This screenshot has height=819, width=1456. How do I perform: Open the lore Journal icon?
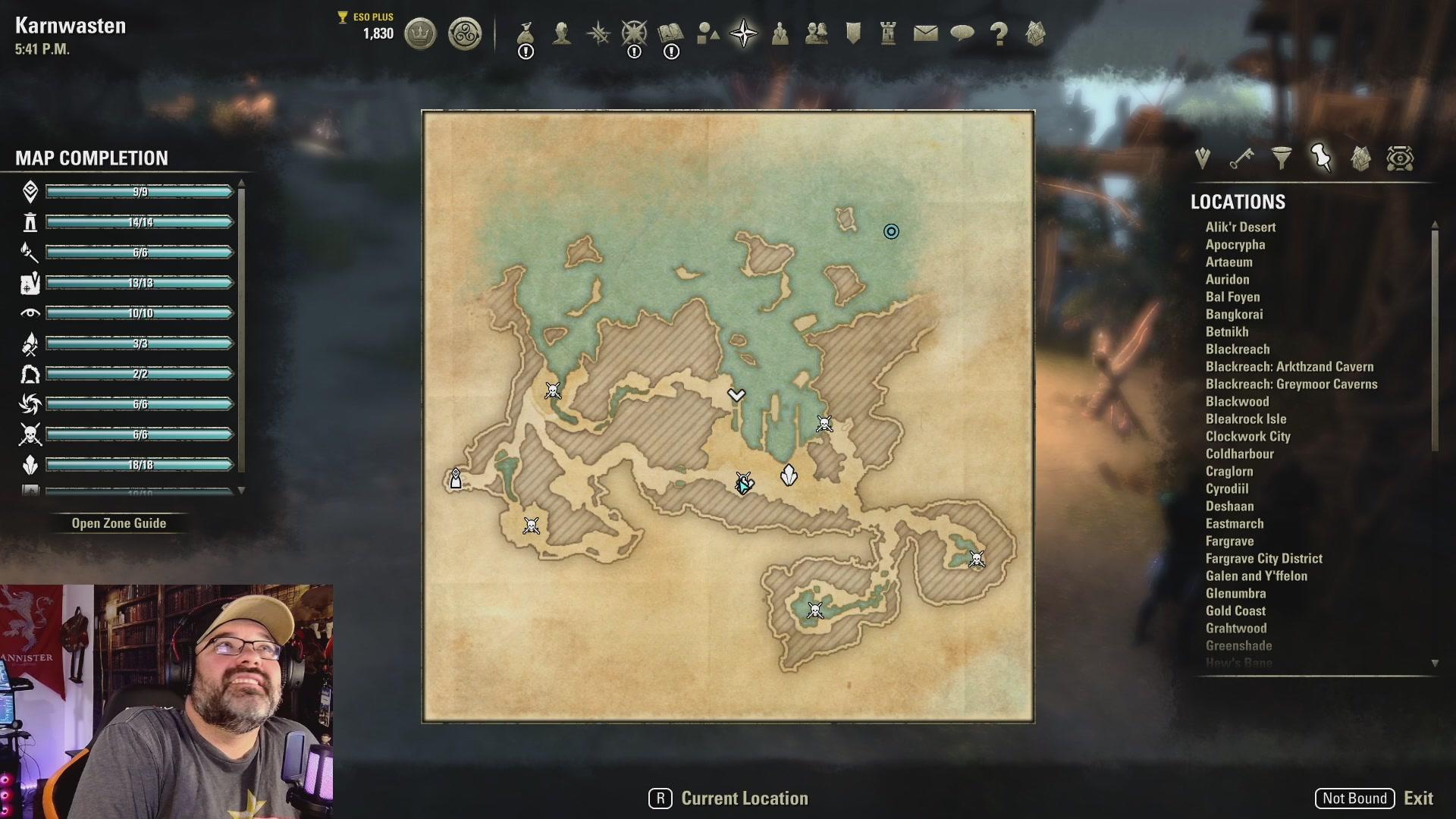pyautogui.click(x=671, y=33)
